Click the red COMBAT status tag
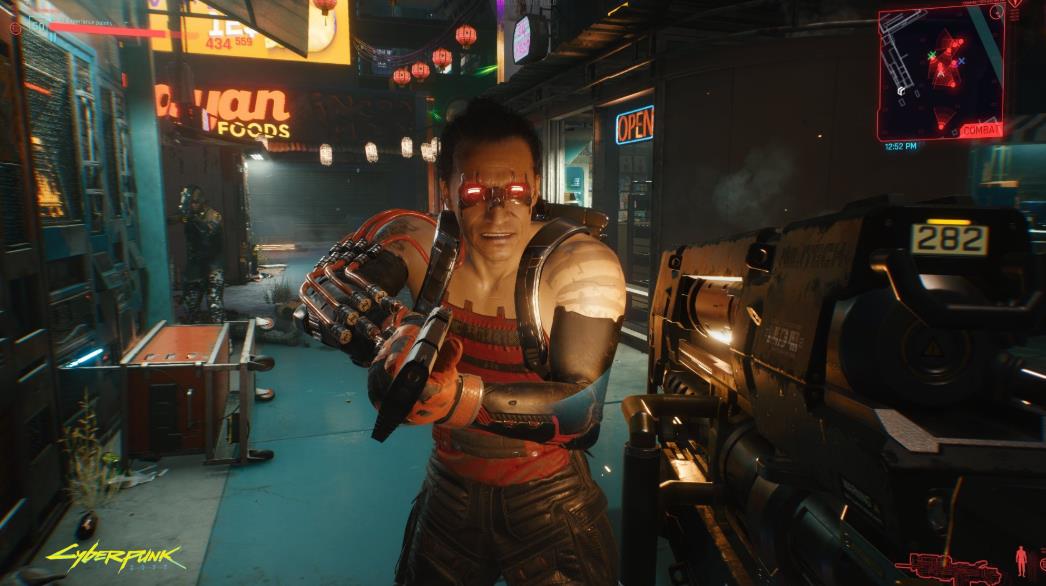 [x=981, y=130]
